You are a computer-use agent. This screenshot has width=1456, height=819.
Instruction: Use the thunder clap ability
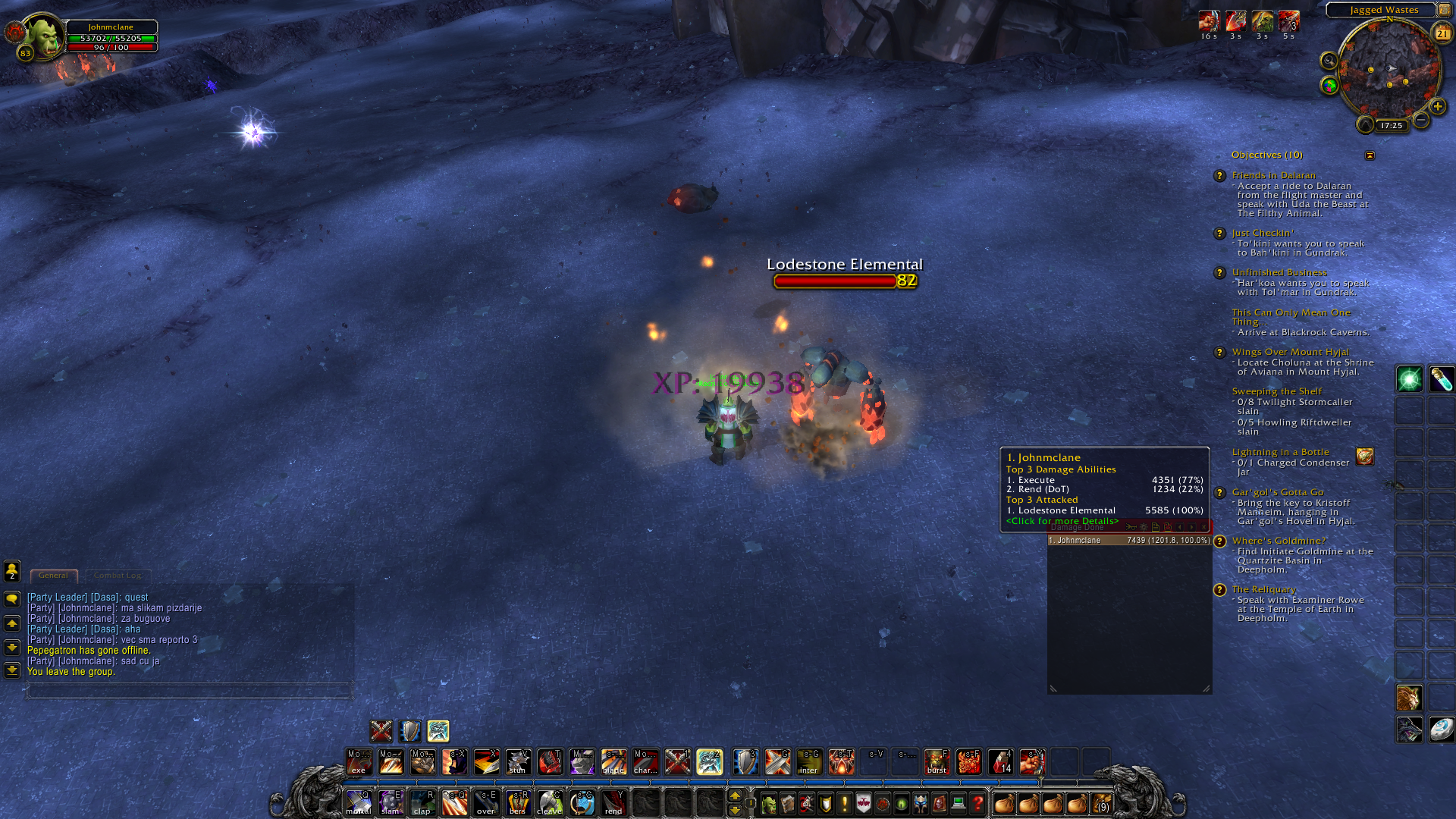click(x=422, y=802)
